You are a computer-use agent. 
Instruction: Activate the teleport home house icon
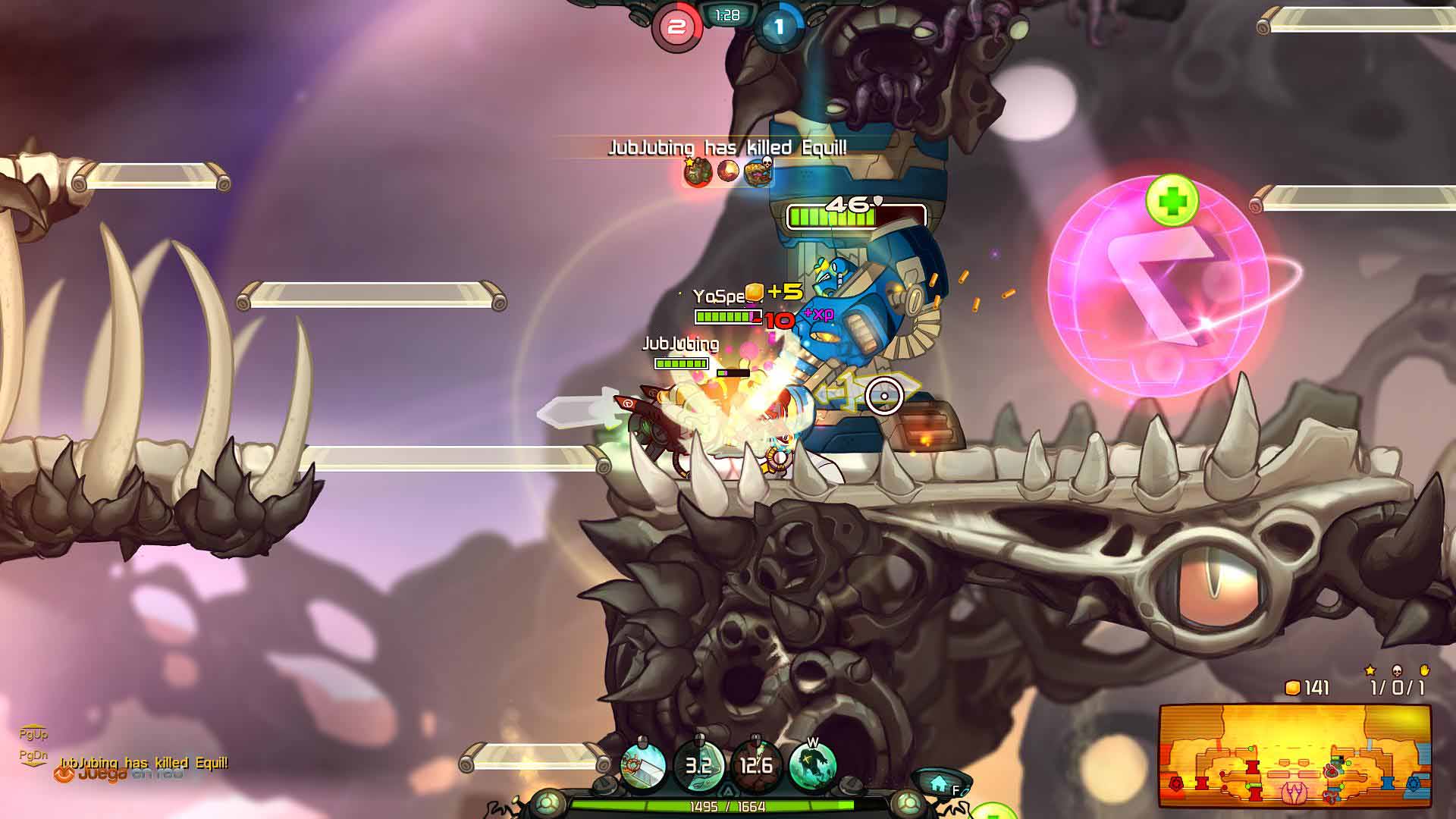pos(940,781)
